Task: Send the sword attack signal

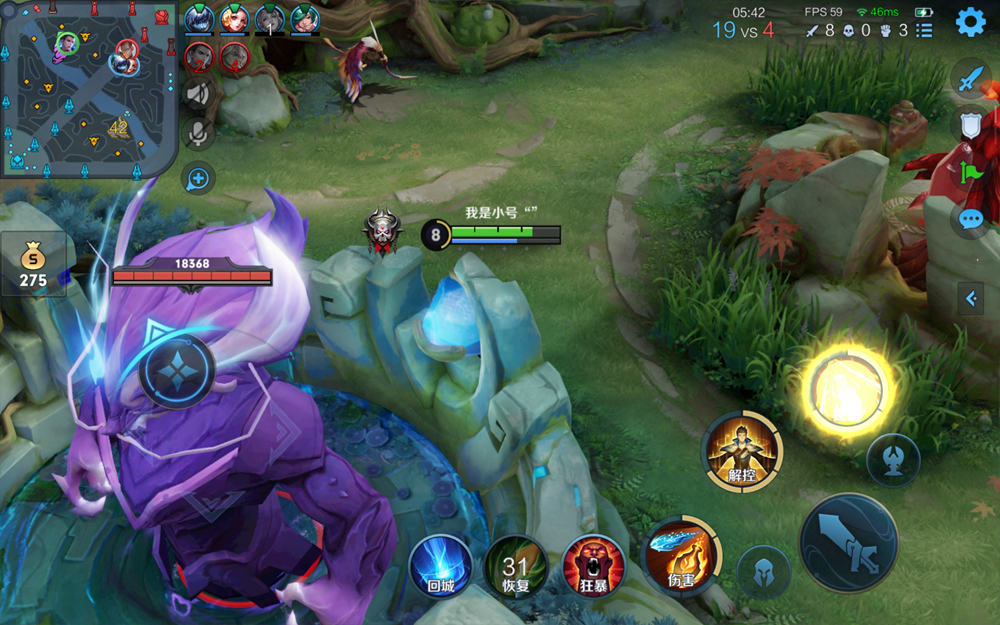Action: click(x=970, y=78)
